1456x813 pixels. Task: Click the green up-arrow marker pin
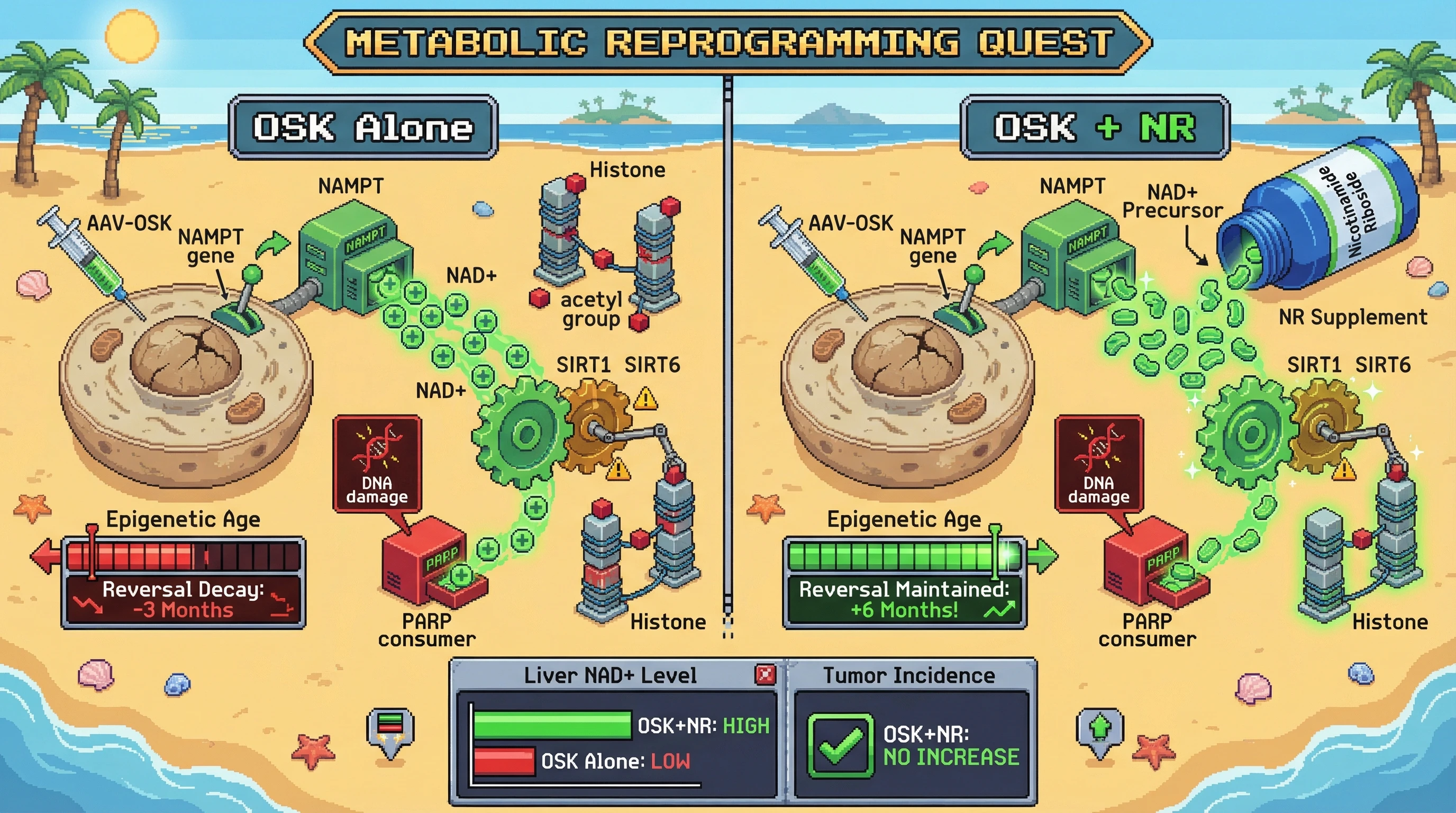(1099, 730)
